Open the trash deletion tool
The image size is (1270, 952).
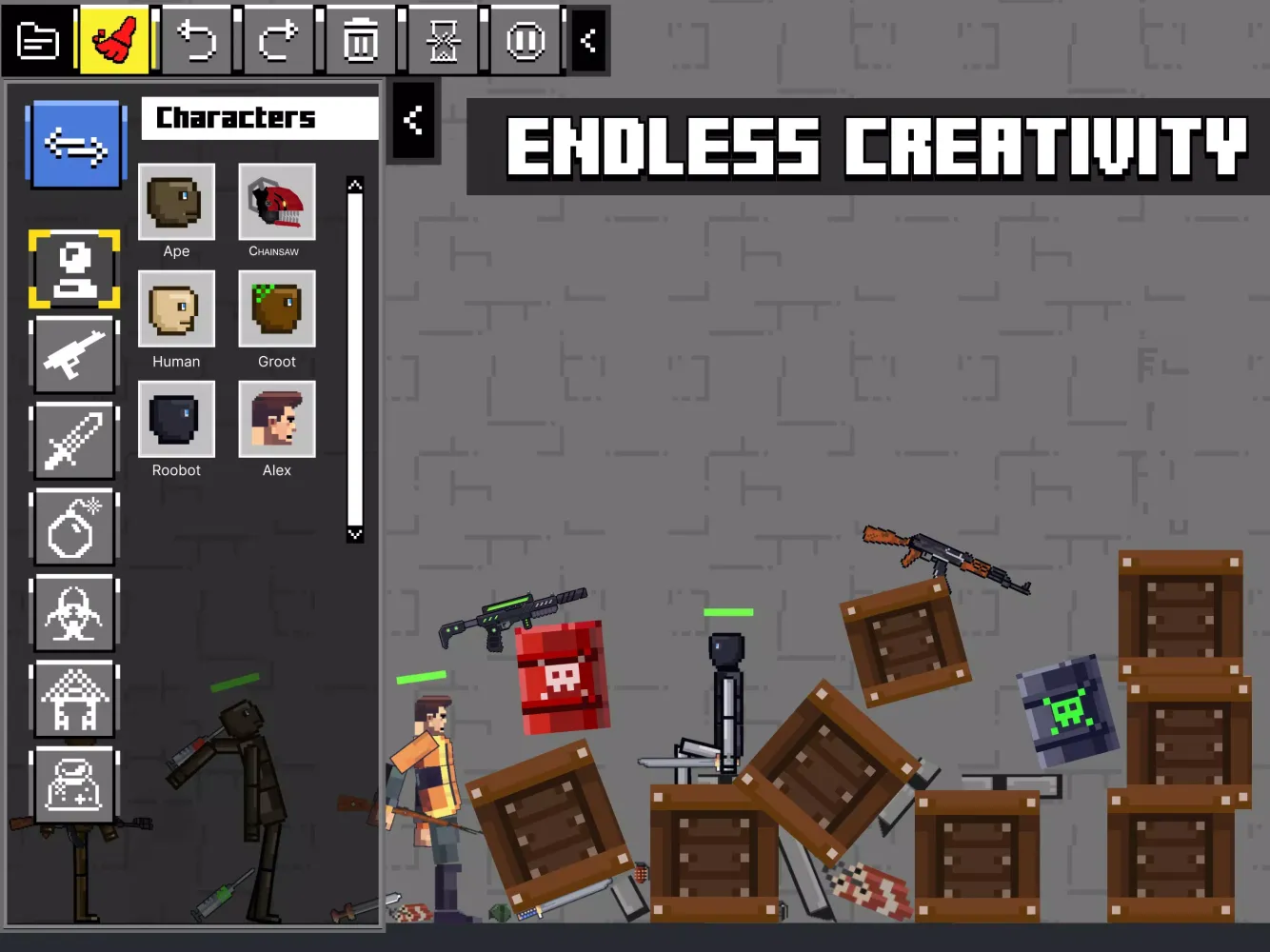point(360,40)
